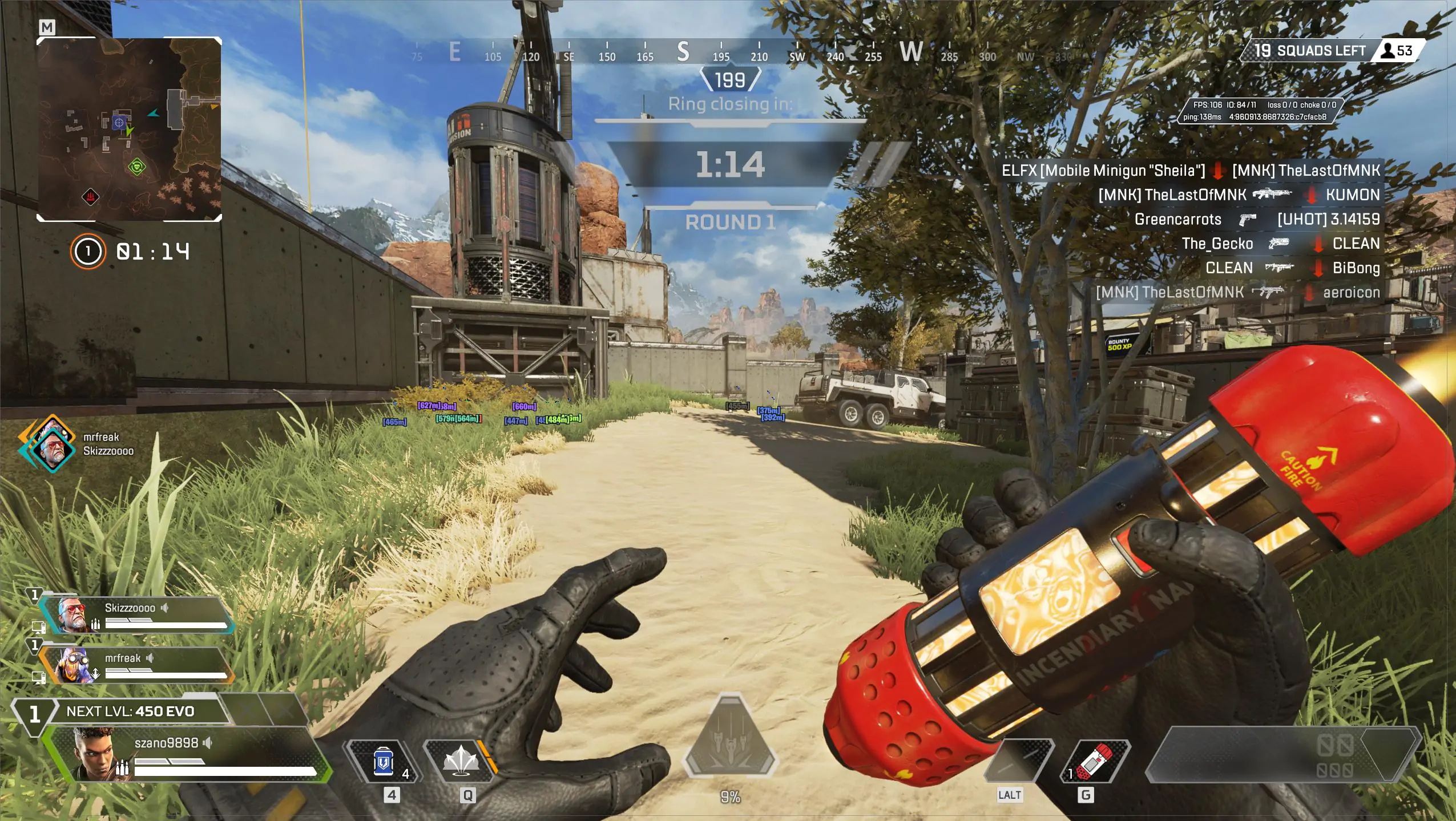
Task: Select the thermite grenade ordnance slot
Action: [1097, 762]
